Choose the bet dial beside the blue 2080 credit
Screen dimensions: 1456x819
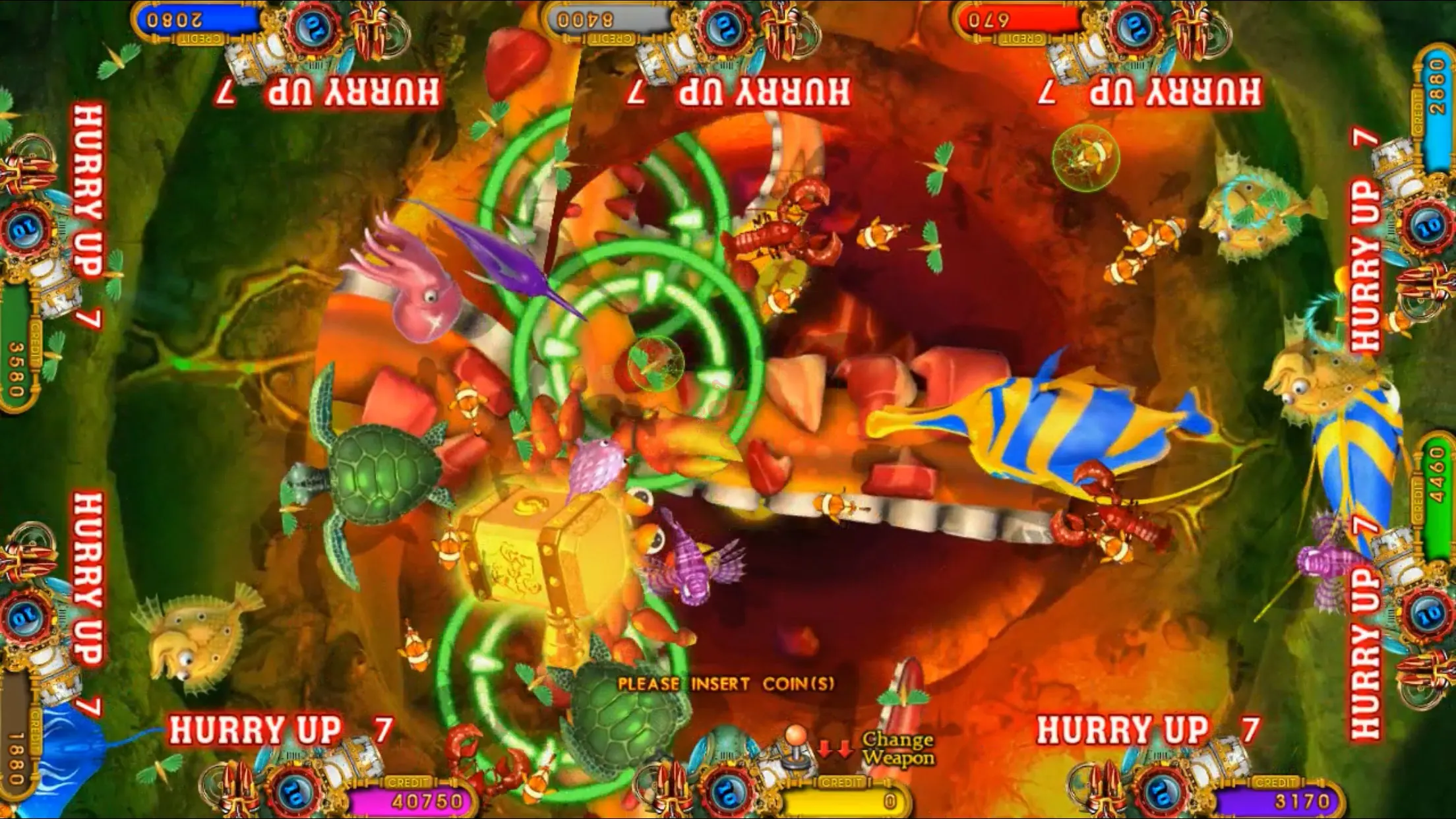coord(313,28)
